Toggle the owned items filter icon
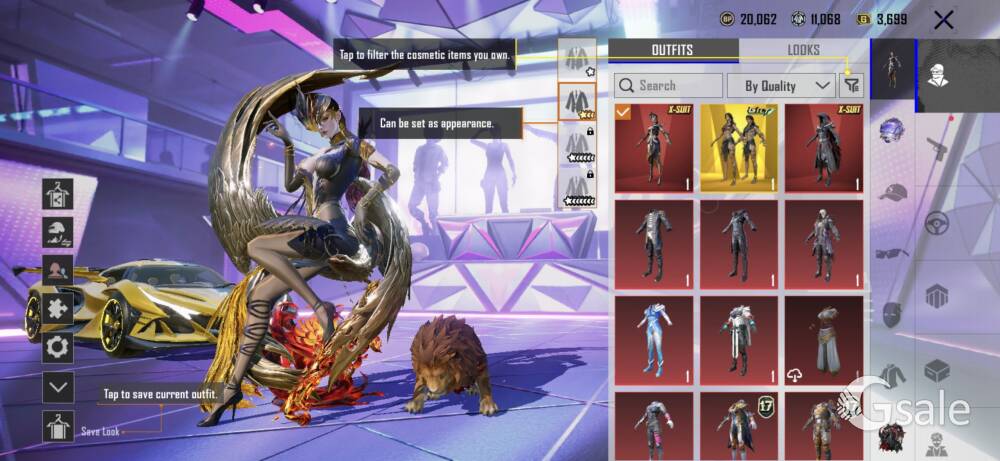Image resolution: width=1000 pixels, height=461 pixels. [x=852, y=86]
